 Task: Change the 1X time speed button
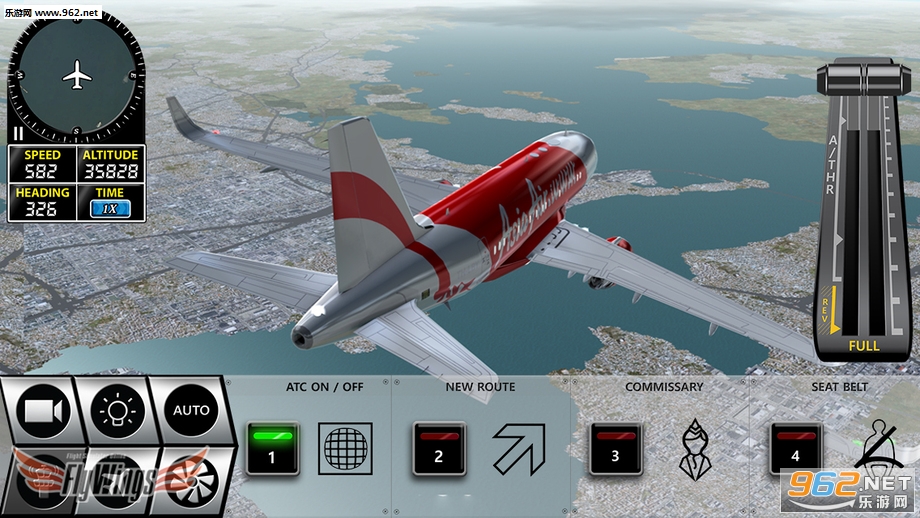tap(111, 209)
